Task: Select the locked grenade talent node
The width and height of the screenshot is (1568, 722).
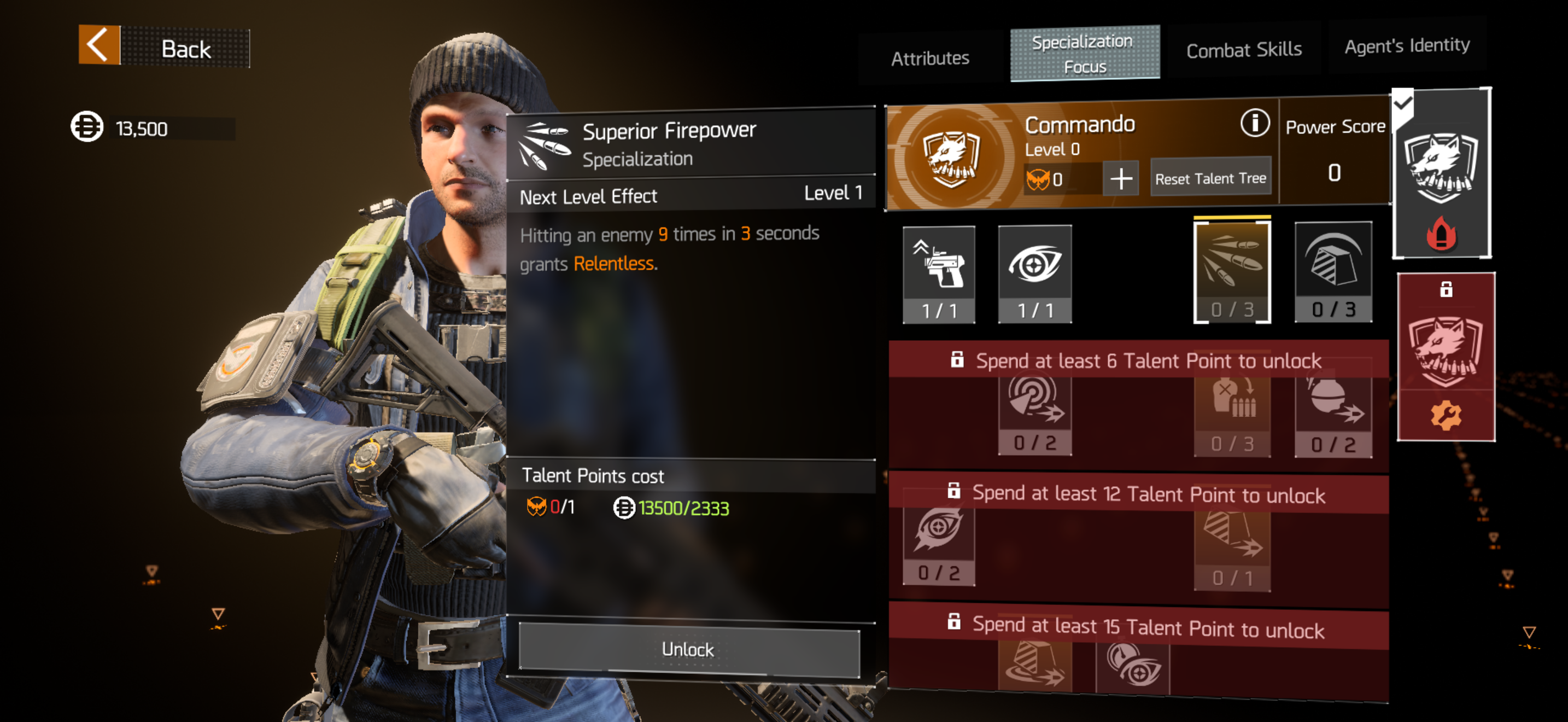Action: (x=1332, y=414)
